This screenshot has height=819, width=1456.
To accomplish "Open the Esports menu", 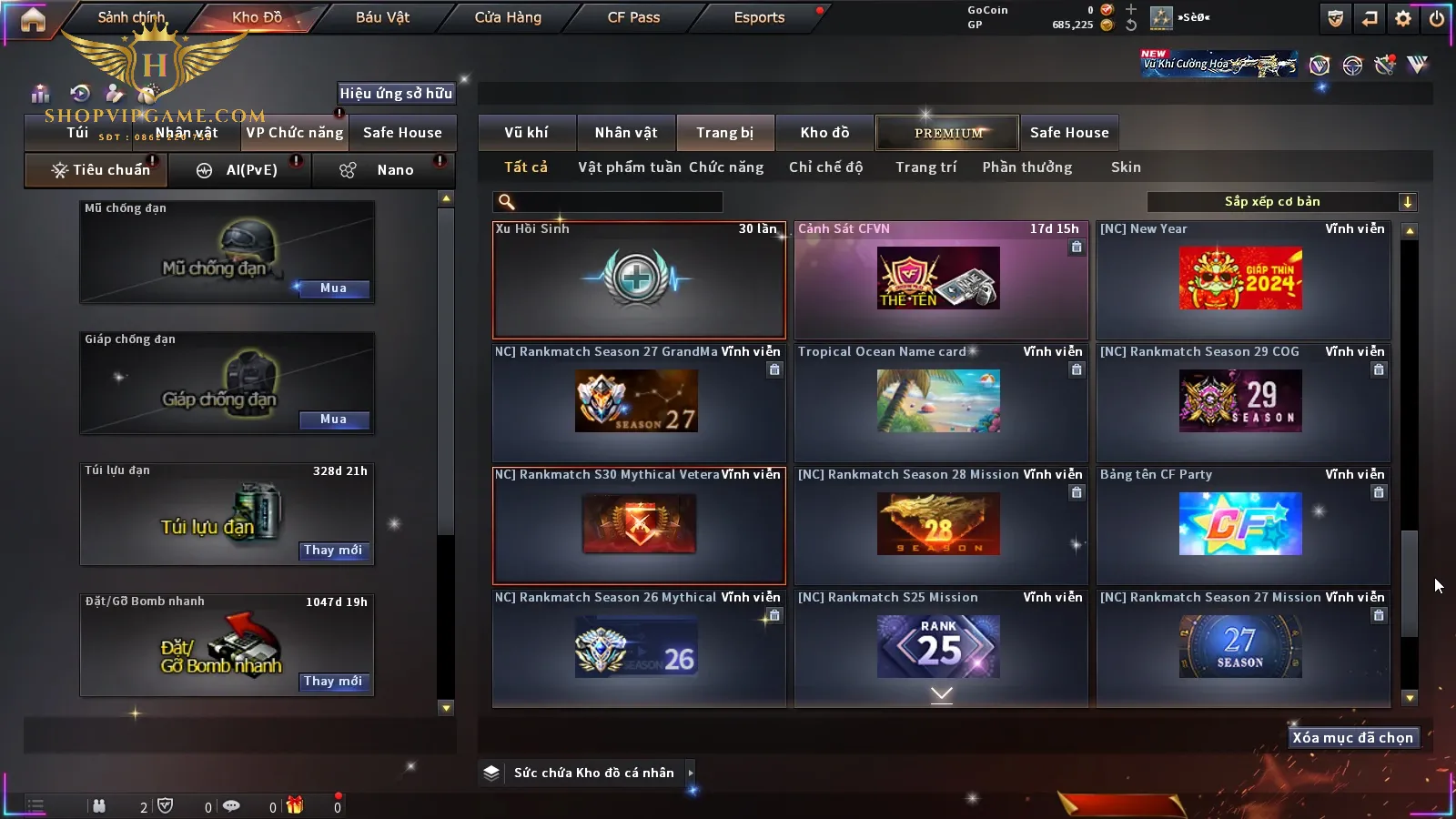I will point(759,17).
